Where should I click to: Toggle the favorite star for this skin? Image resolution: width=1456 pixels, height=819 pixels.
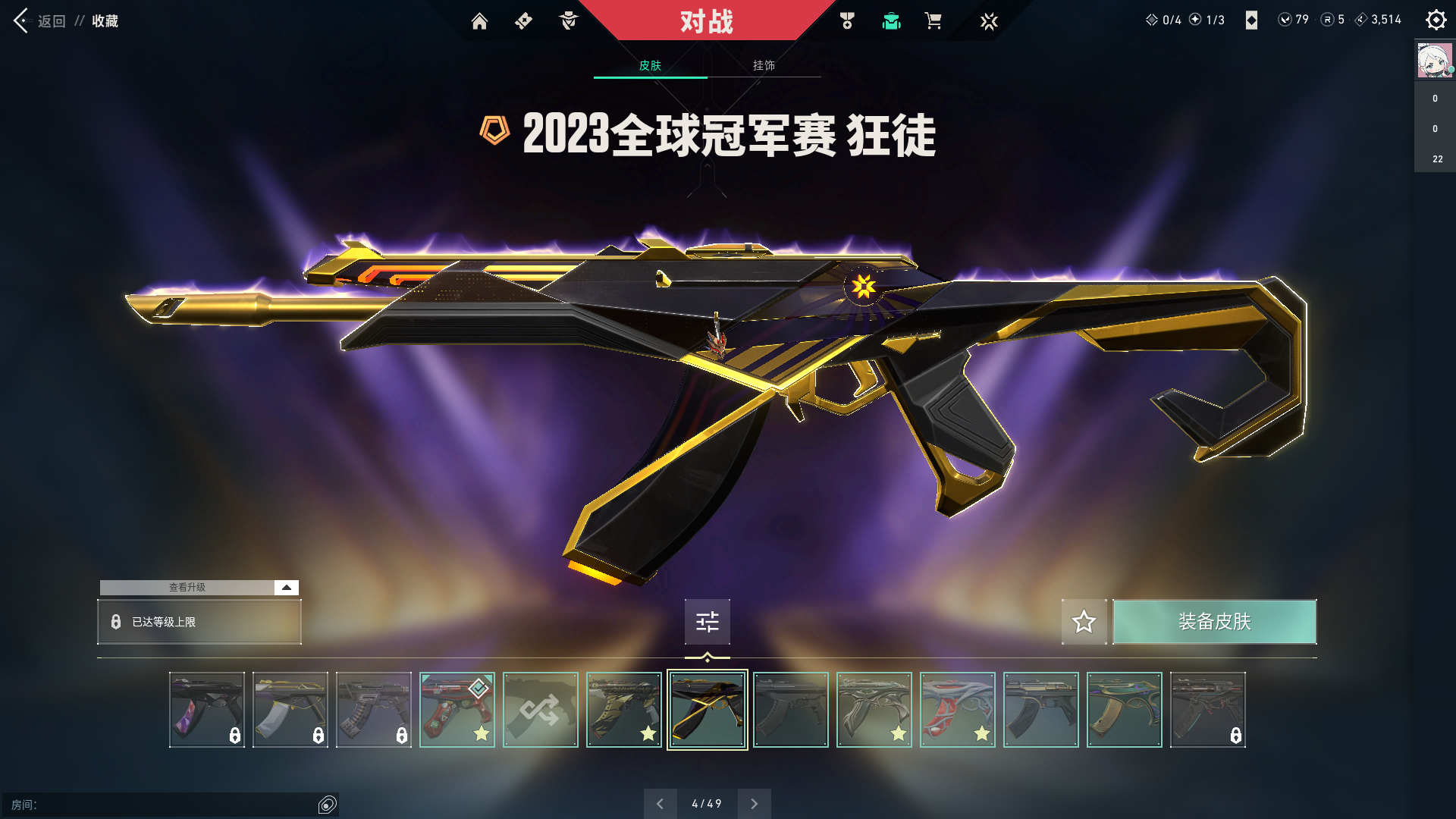(x=1084, y=622)
